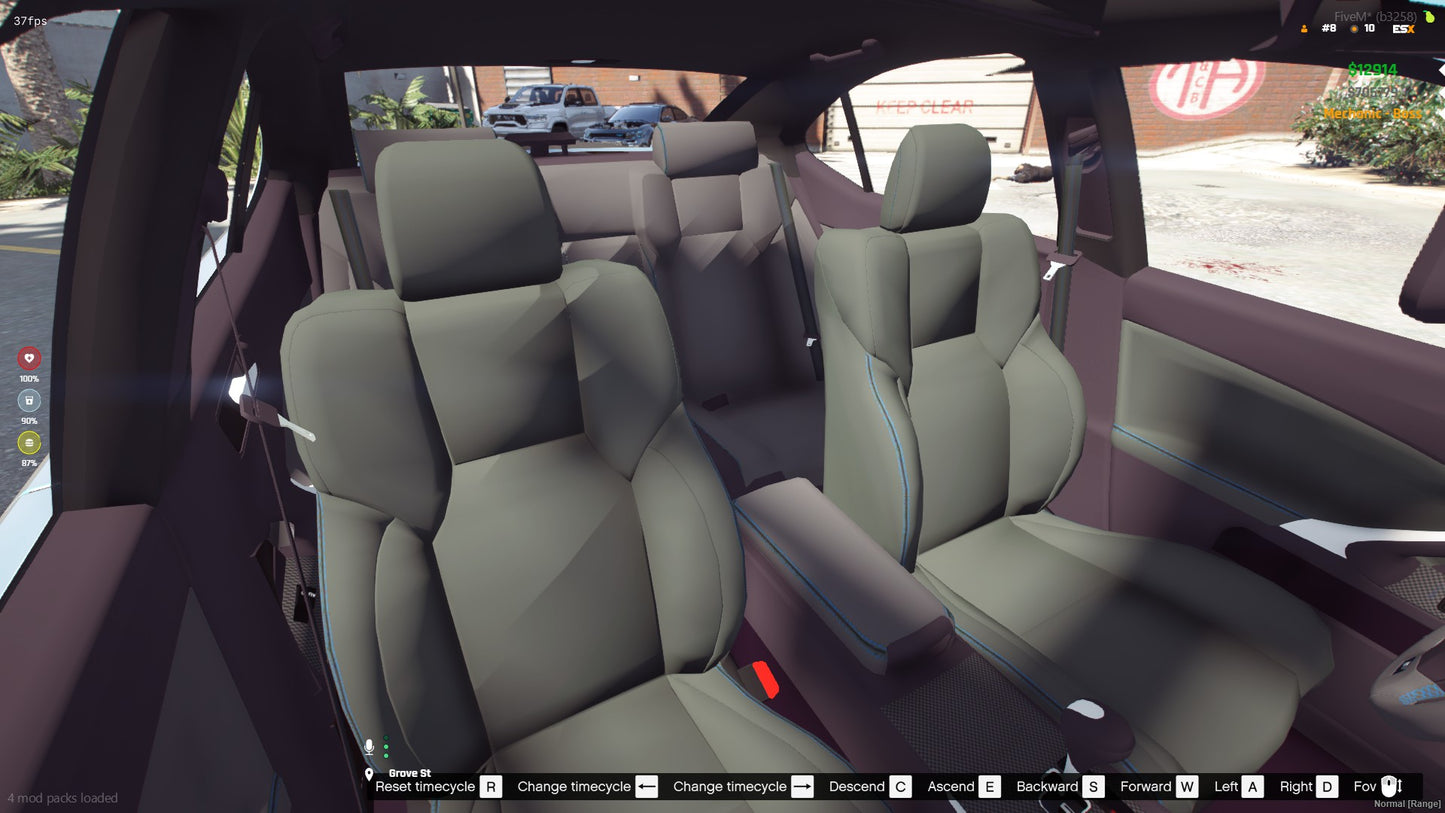The image size is (1445, 813).
Task: Toggle the microphone voice icon
Action: (x=369, y=747)
